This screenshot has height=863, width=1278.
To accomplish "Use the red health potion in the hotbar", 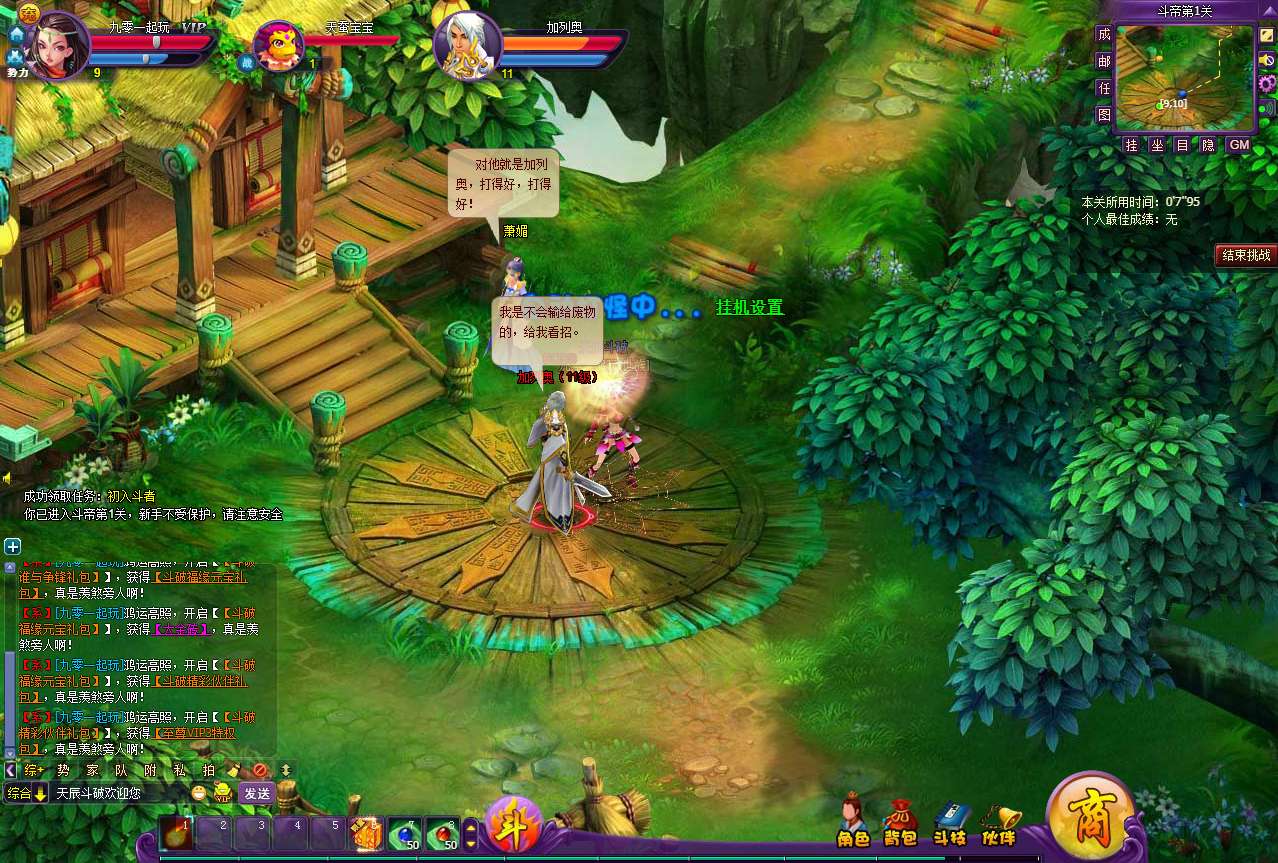I will [442, 833].
